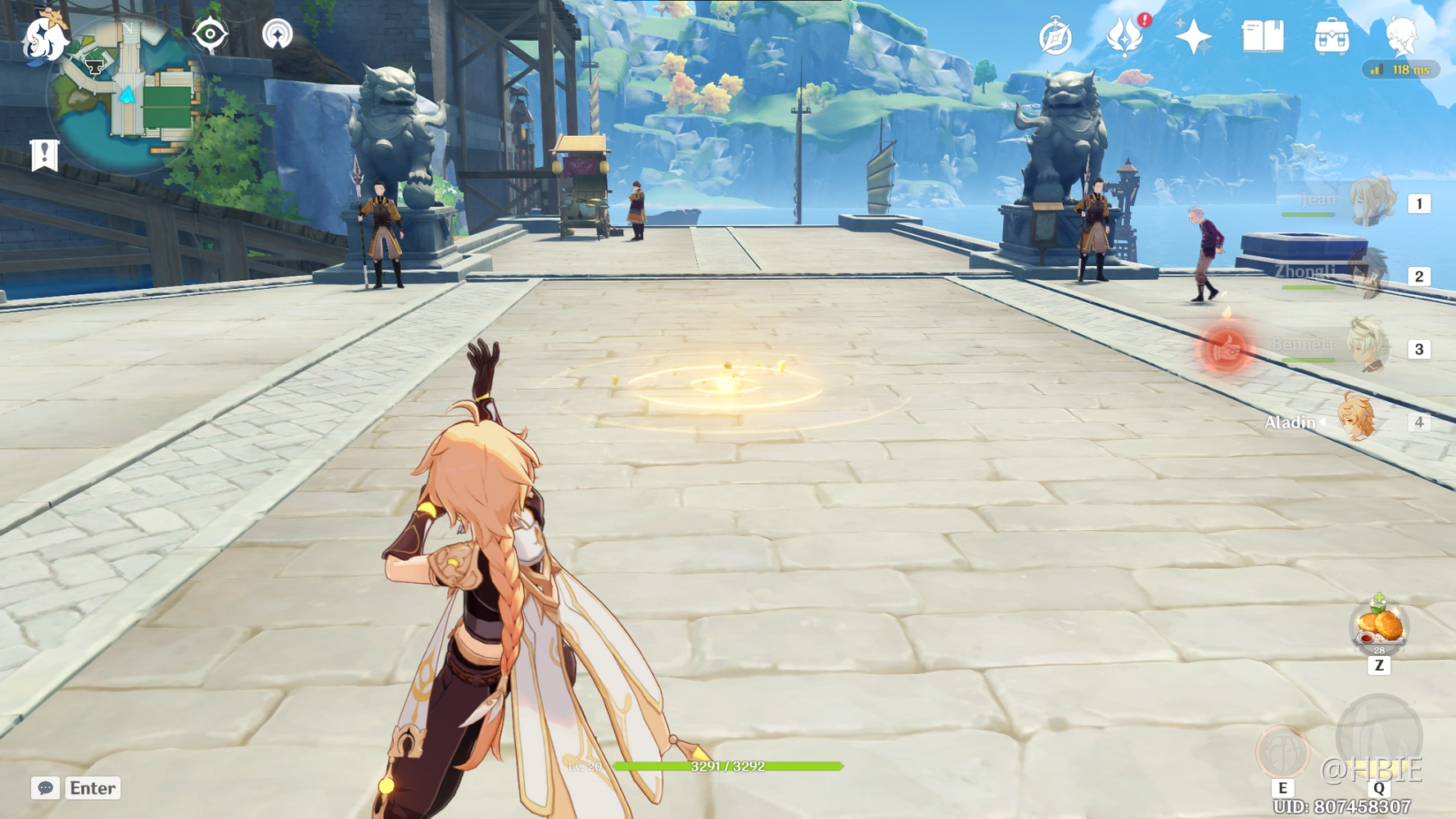Open the Archive book icon
The width and height of the screenshot is (1456, 819).
(x=1264, y=35)
